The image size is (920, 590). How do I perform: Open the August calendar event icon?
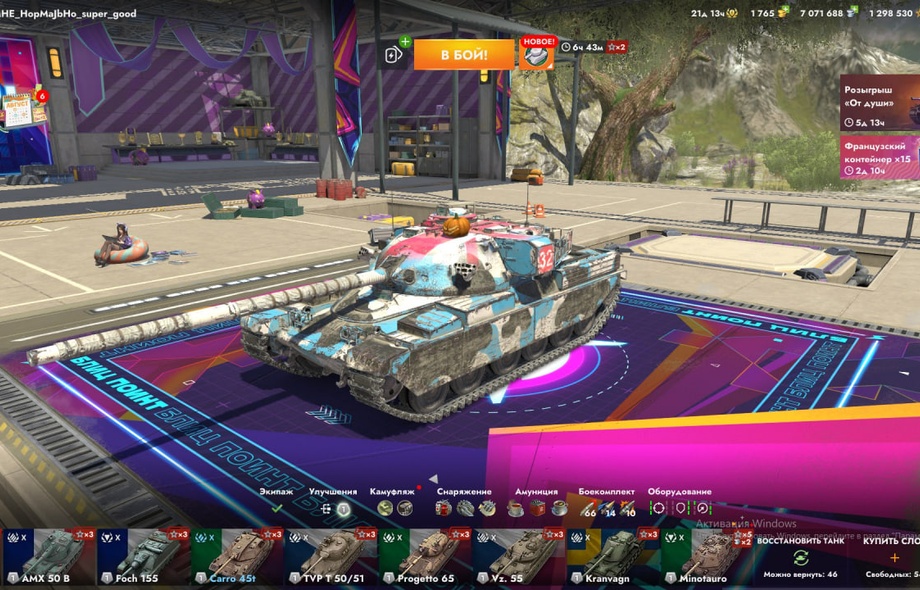18,109
